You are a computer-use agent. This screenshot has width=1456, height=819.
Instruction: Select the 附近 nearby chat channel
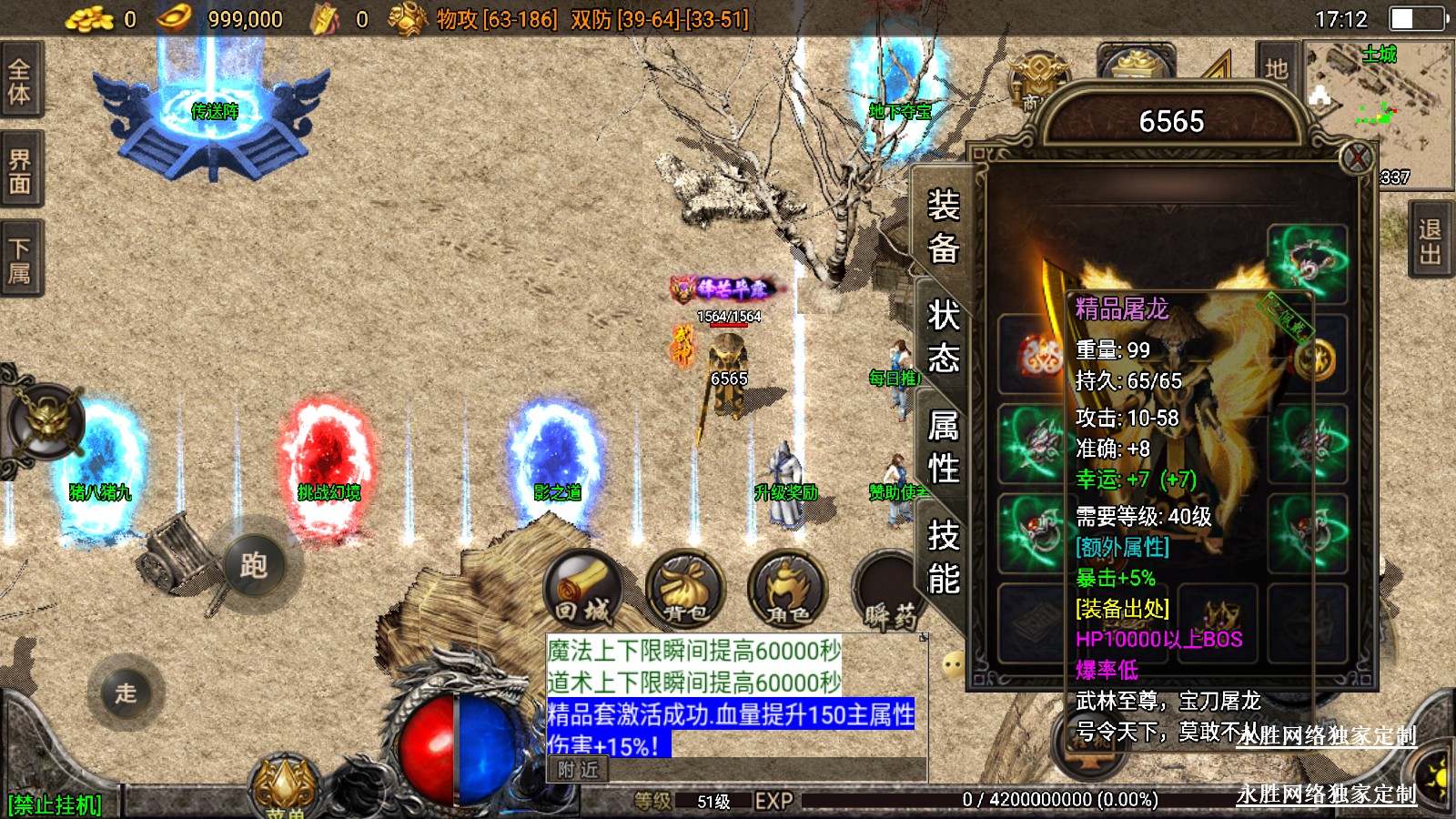tap(579, 770)
